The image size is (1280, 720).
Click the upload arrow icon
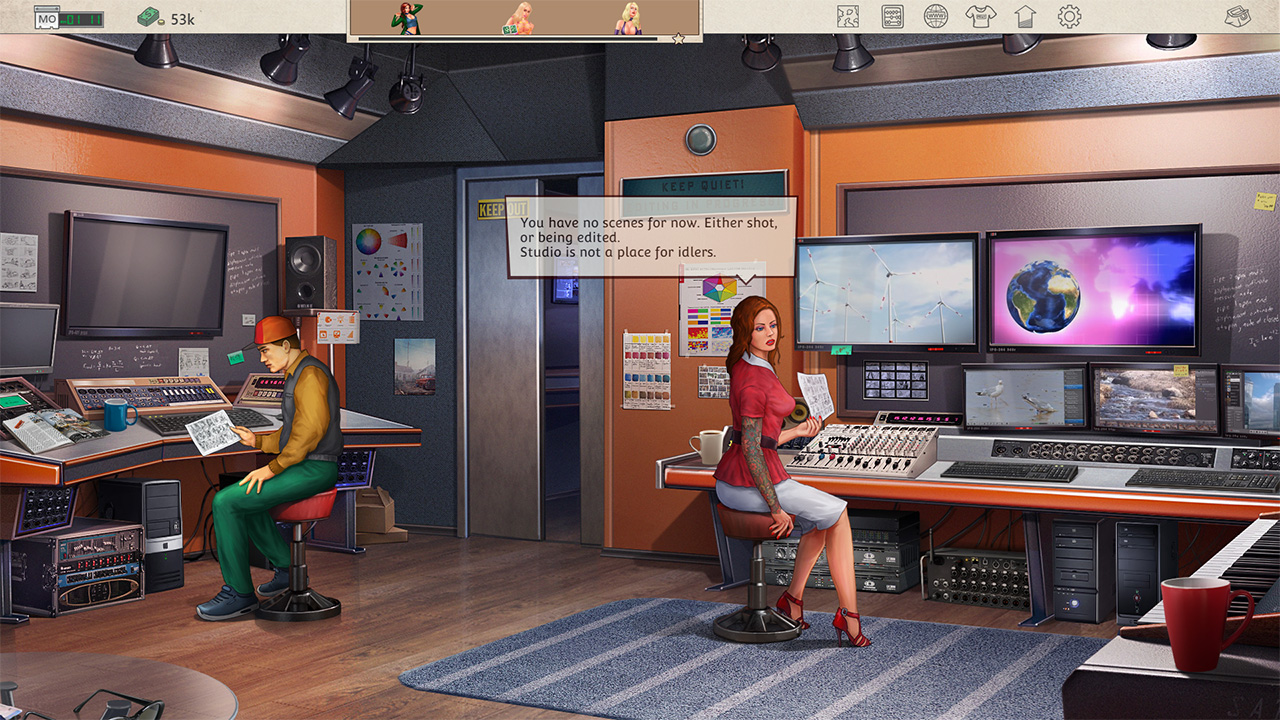(1024, 14)
